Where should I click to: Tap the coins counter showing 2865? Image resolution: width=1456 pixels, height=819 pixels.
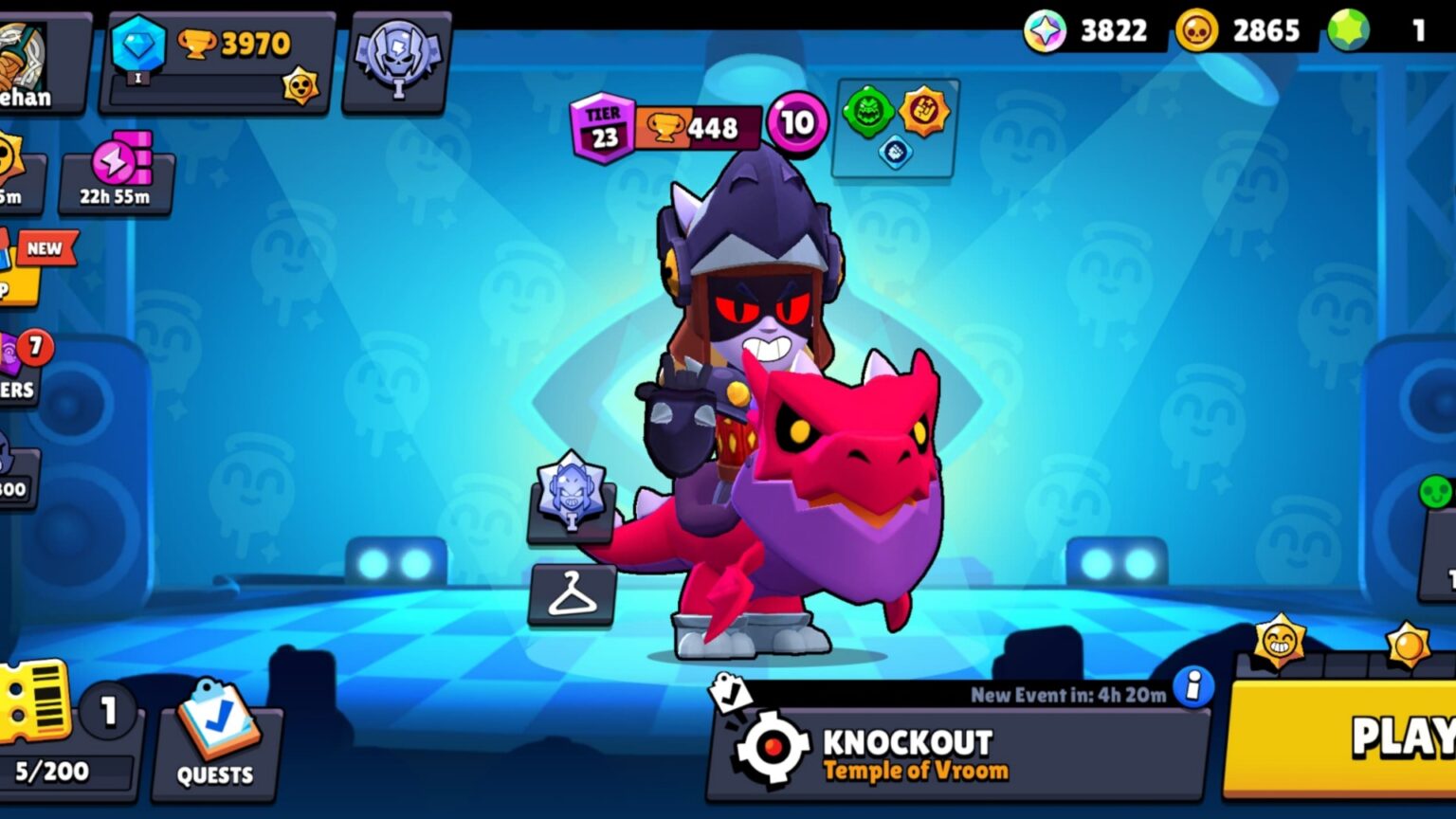(1242, 30)
